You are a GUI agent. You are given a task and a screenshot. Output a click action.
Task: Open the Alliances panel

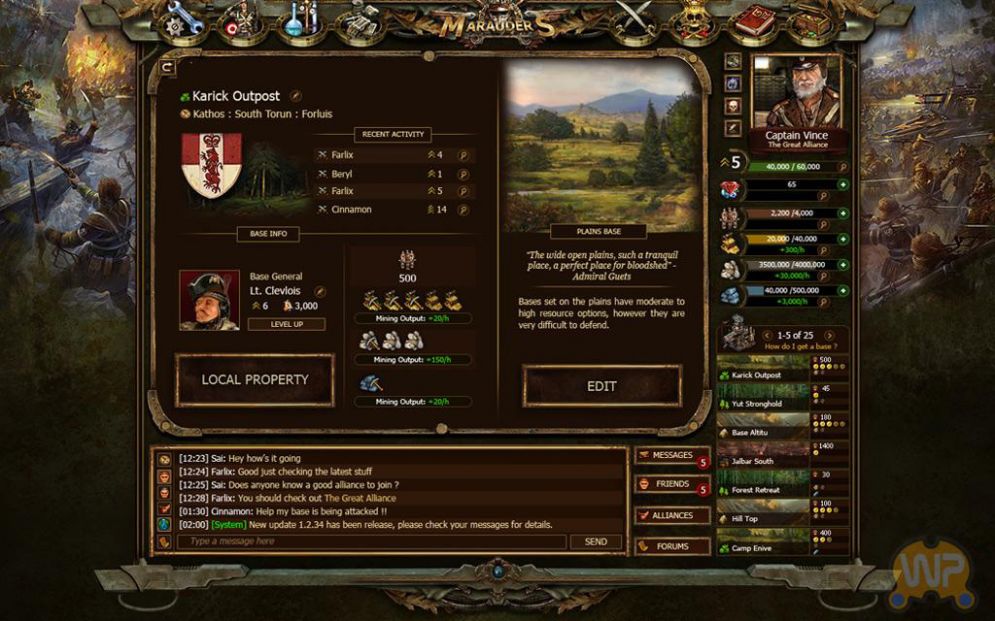pyautogui.click(x=671, y=516)
